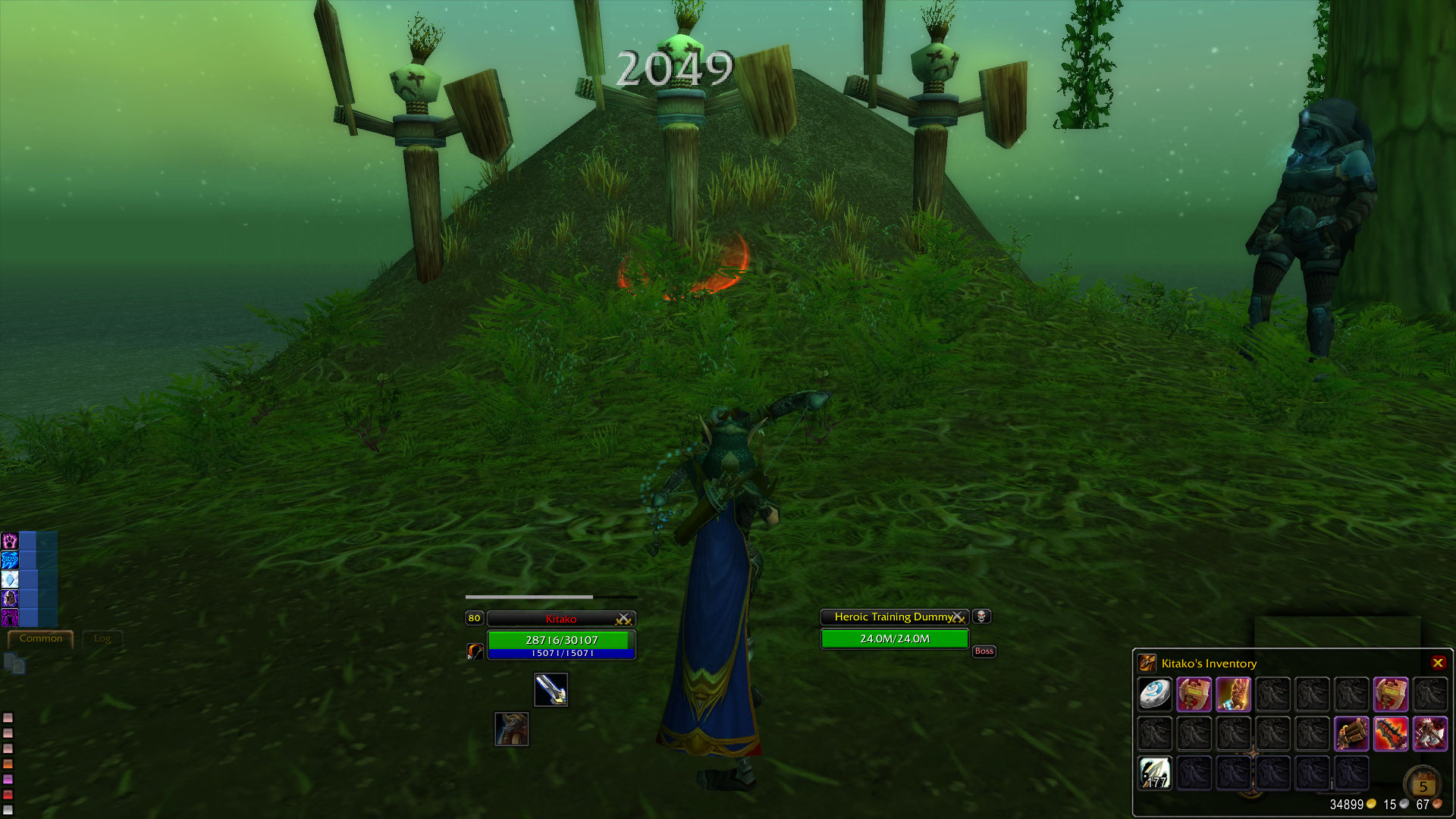Click the sword buff under Kitako's frame

tap(551, 690)
